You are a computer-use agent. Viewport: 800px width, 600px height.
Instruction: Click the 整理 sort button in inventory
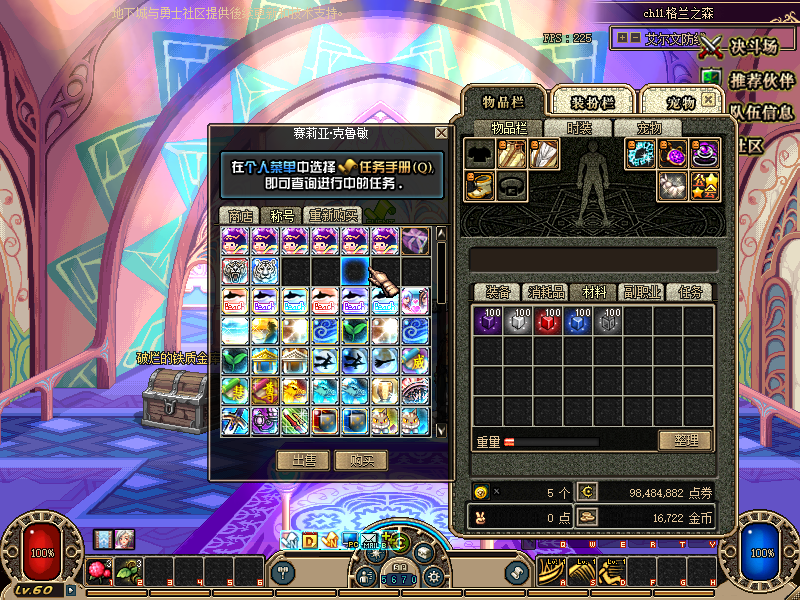685,440
